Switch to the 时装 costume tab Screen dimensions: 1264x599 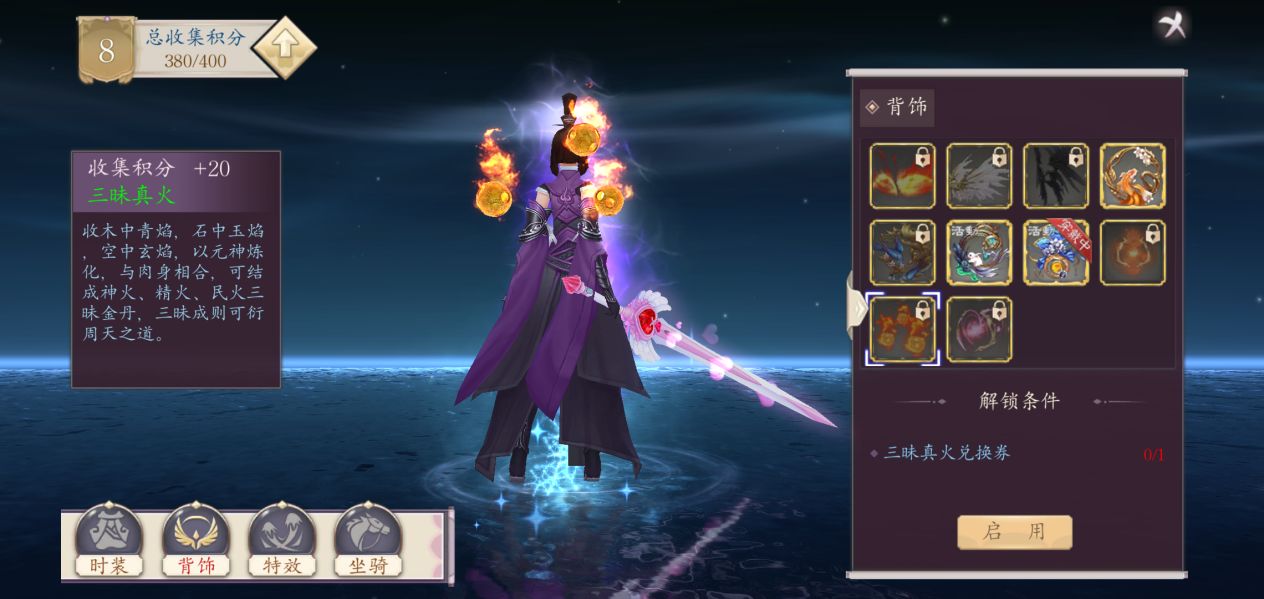109,541
